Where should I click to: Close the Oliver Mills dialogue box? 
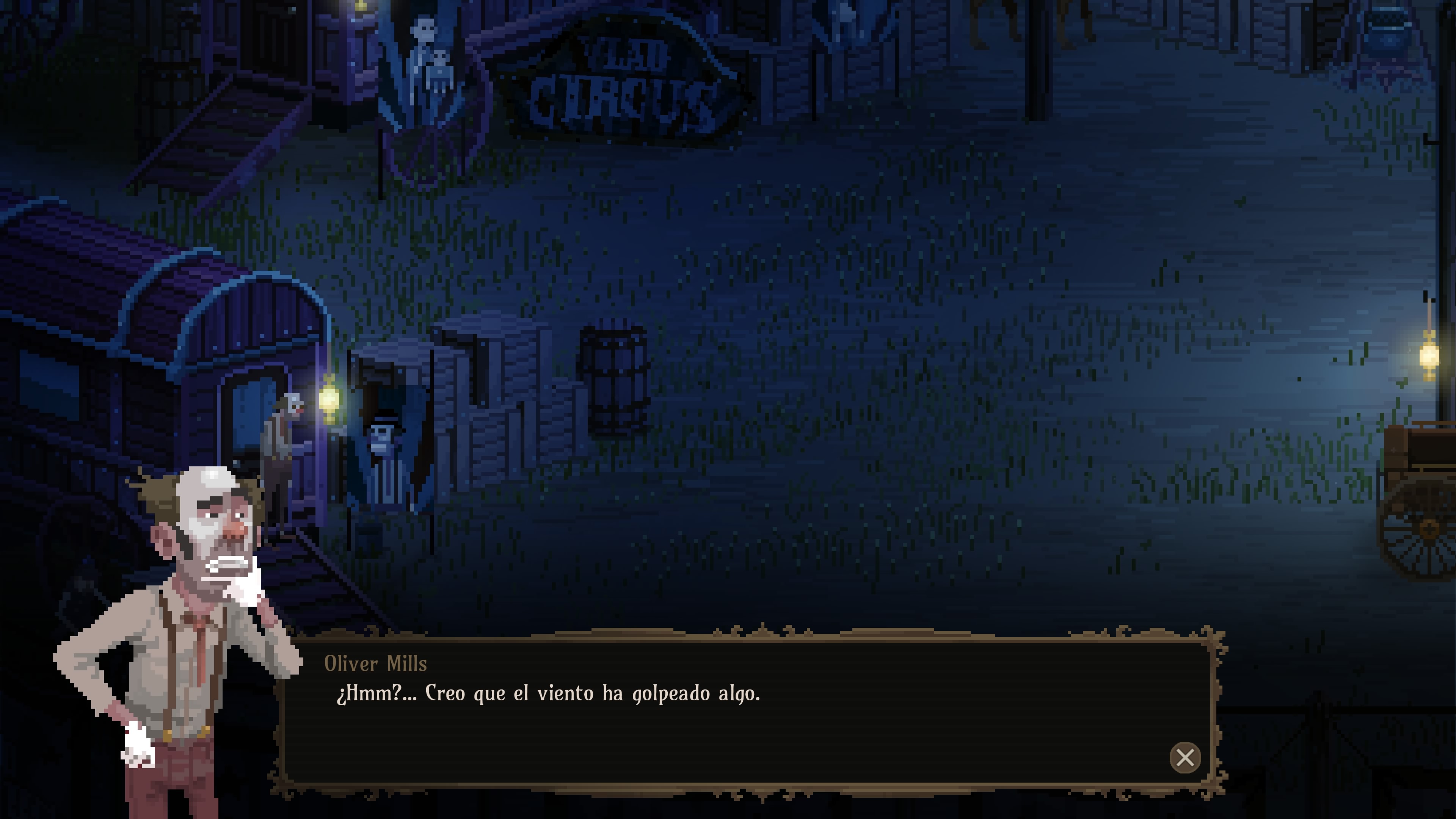1185,758
